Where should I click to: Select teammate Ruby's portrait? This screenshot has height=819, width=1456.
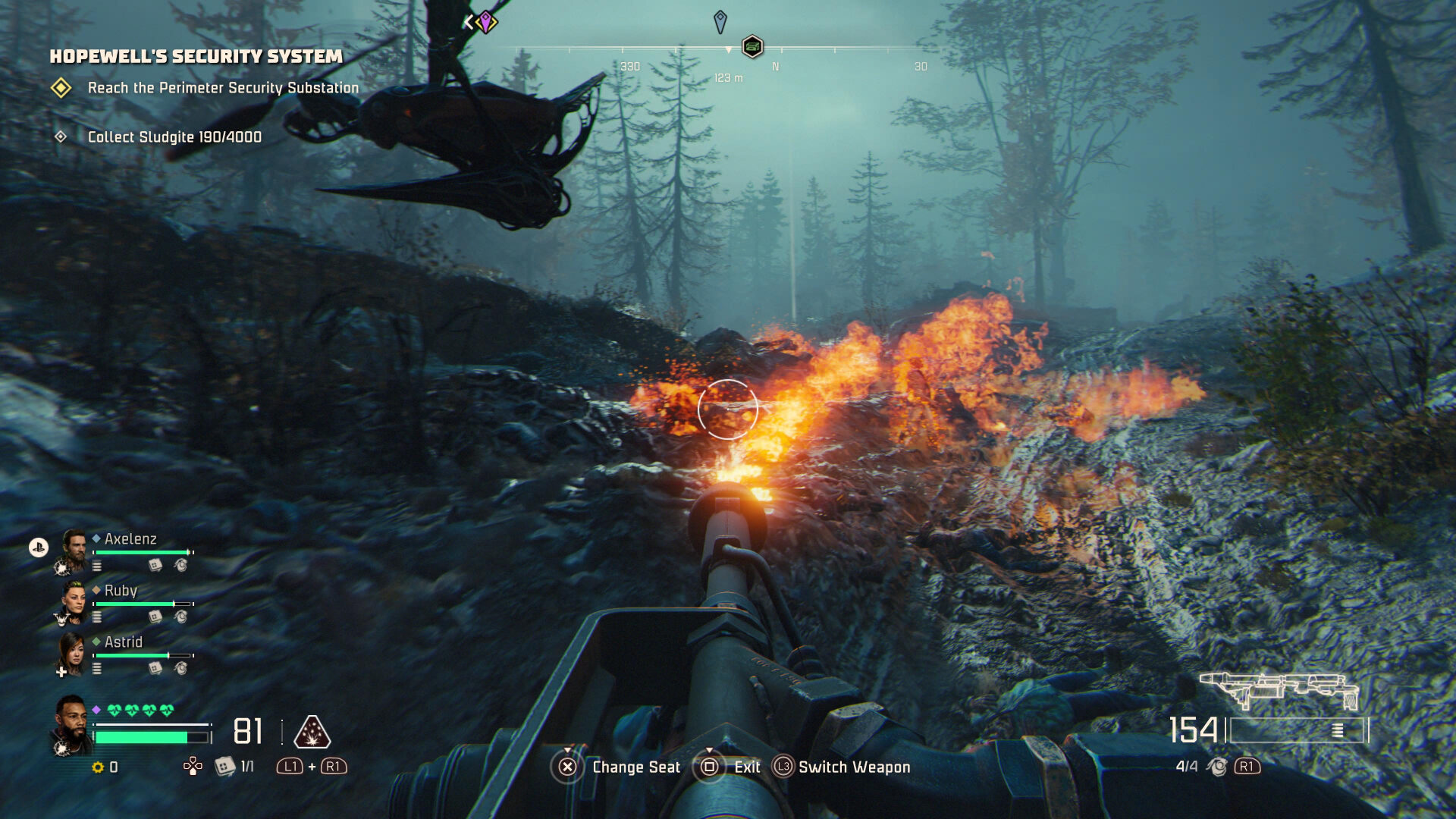pyautogui.click(x=74, y=601)
